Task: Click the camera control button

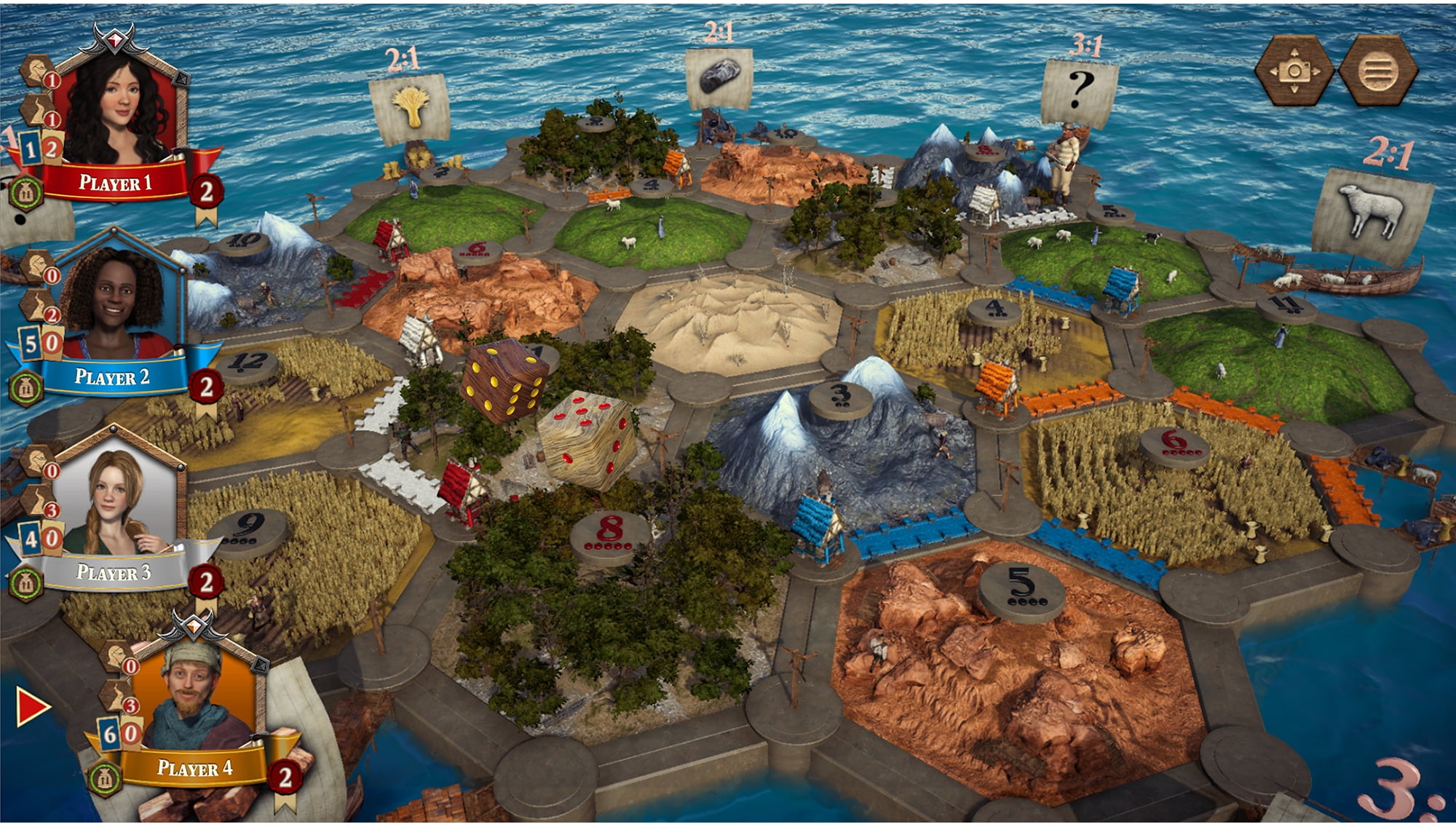Action: [x=1294, y=71]
